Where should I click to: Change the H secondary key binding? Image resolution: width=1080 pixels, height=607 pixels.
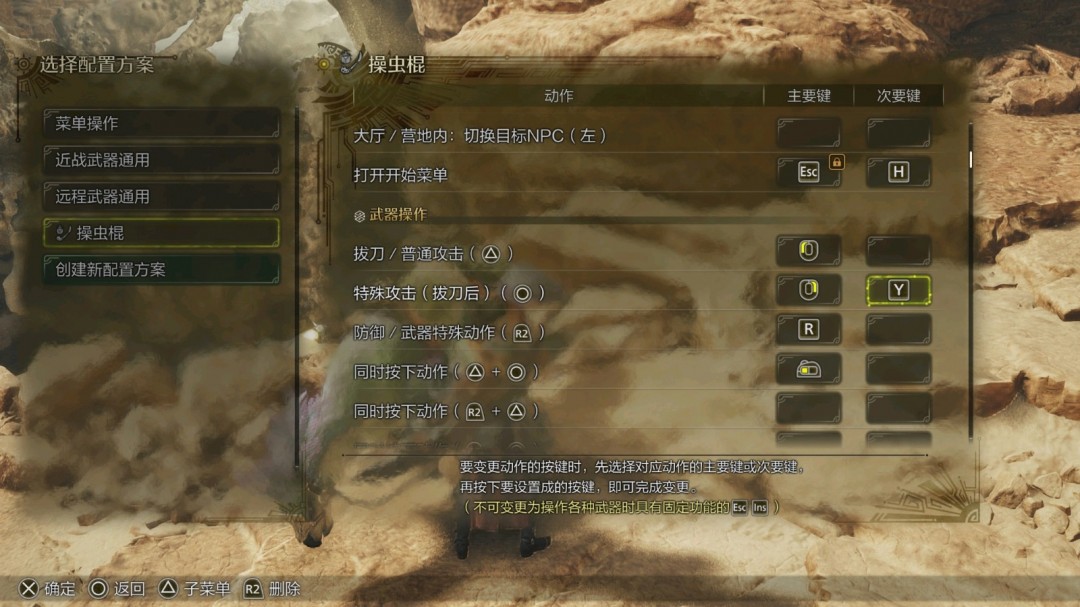tap(898, 172)
